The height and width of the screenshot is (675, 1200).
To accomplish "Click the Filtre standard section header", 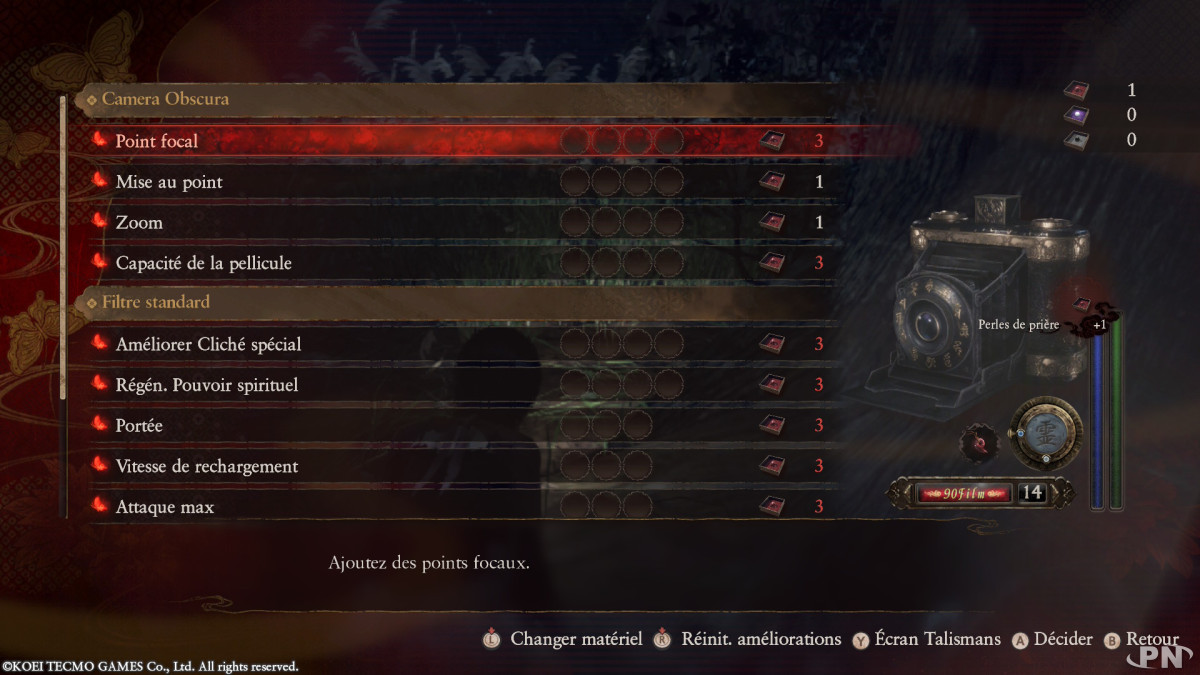I will [155, 302].
